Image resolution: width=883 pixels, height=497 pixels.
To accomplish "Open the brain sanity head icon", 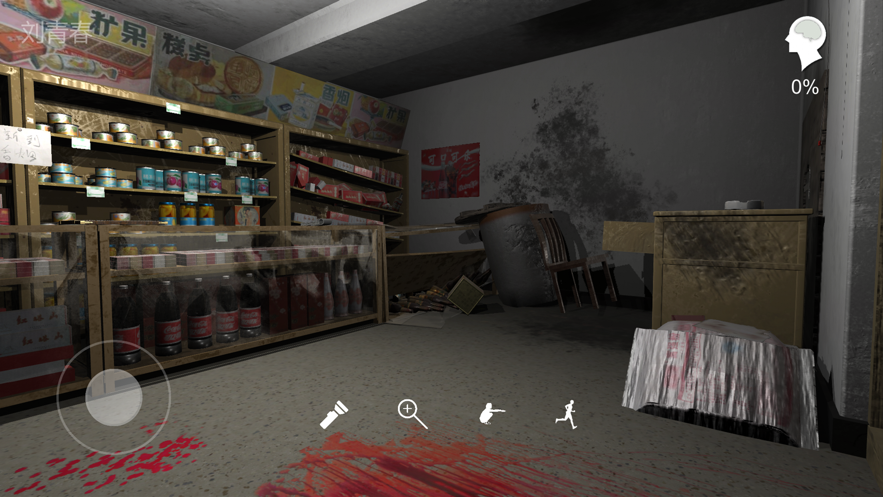I will [x=805, y=45].
